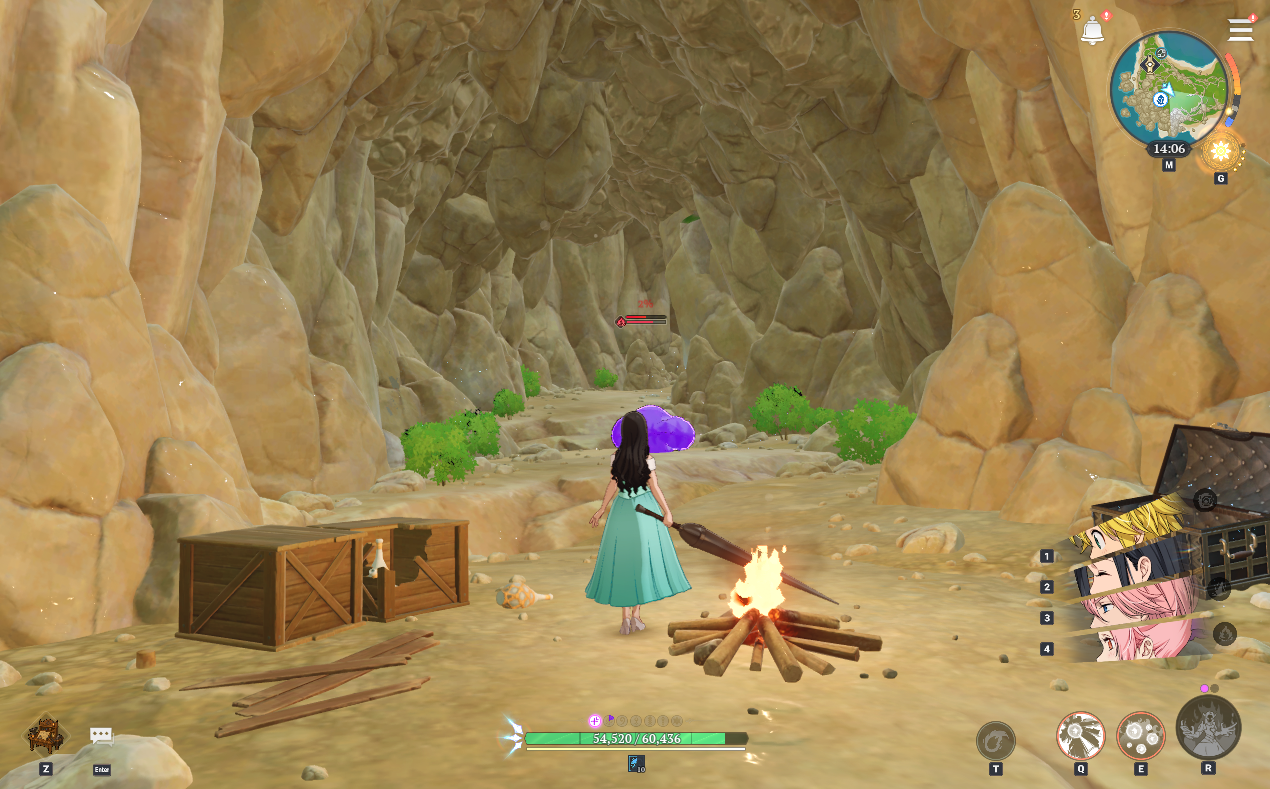This screenshot has height=789, width=1270.
Task: Click the blue buff icon under the health bar
Action: coord(636,764)
